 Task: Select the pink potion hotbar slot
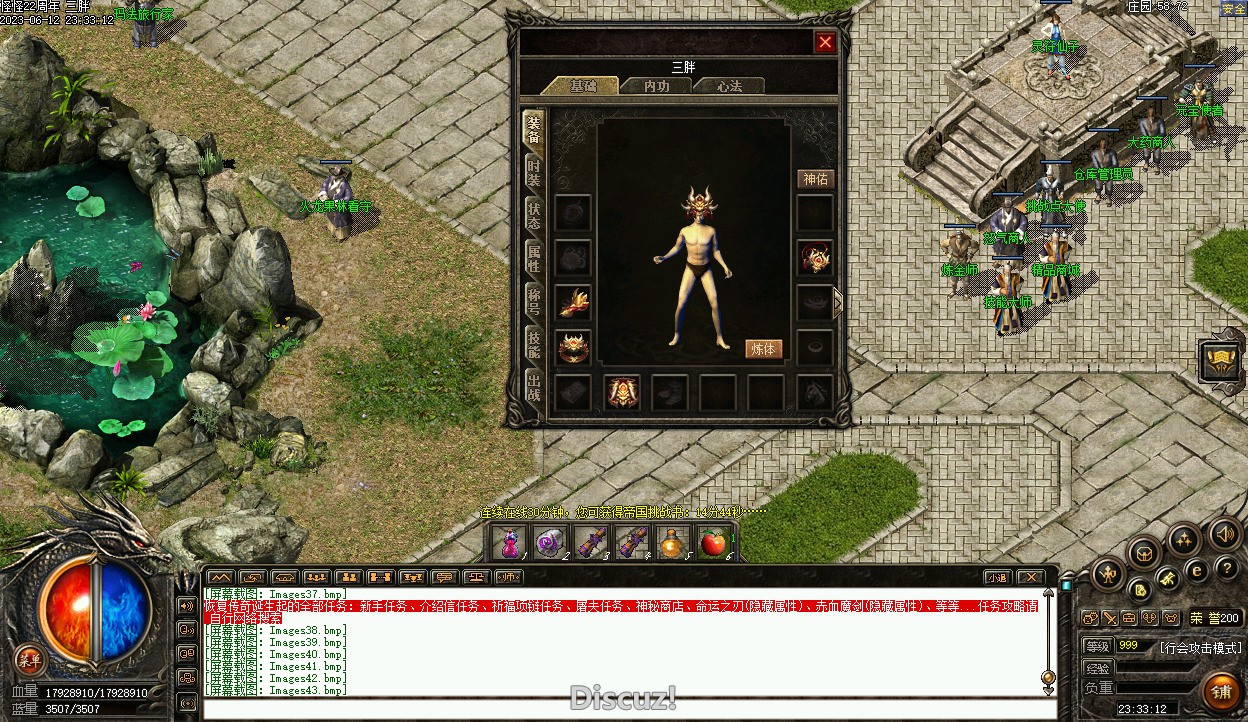[509, 543]
